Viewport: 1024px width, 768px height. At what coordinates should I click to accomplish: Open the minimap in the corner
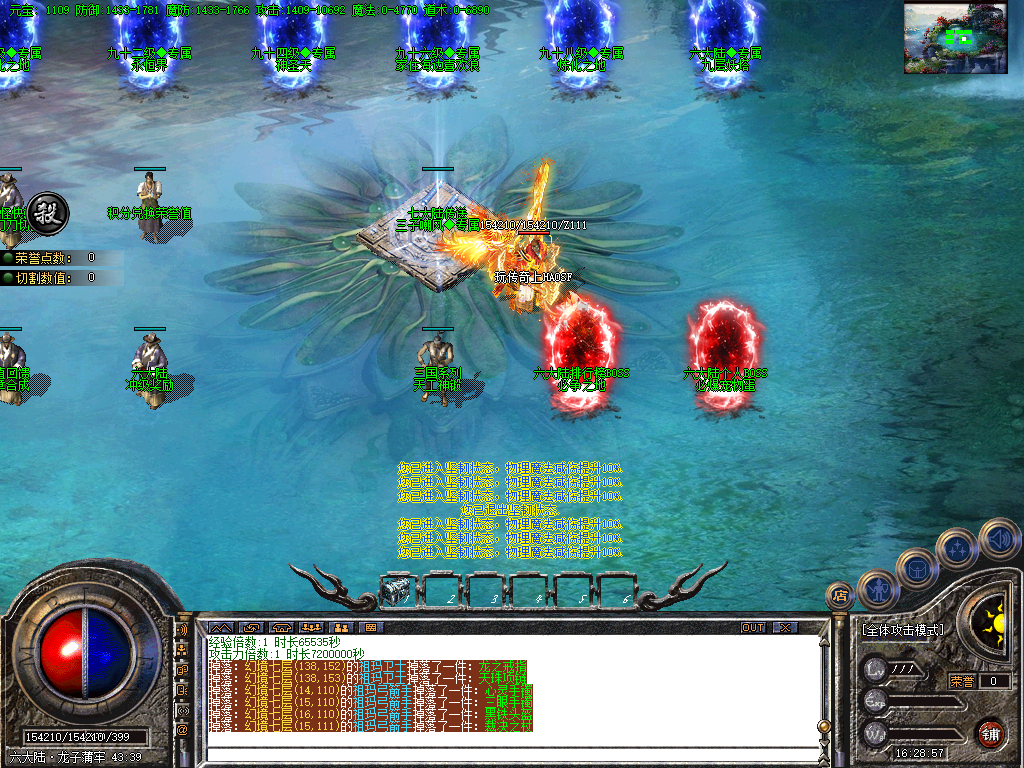(953, 37)
